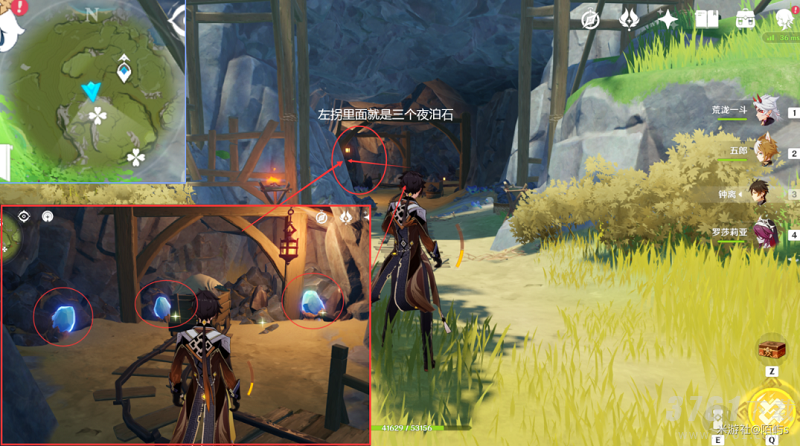
Task: Open the co-op character silhouette icon
Action: [x=782, y=20]
